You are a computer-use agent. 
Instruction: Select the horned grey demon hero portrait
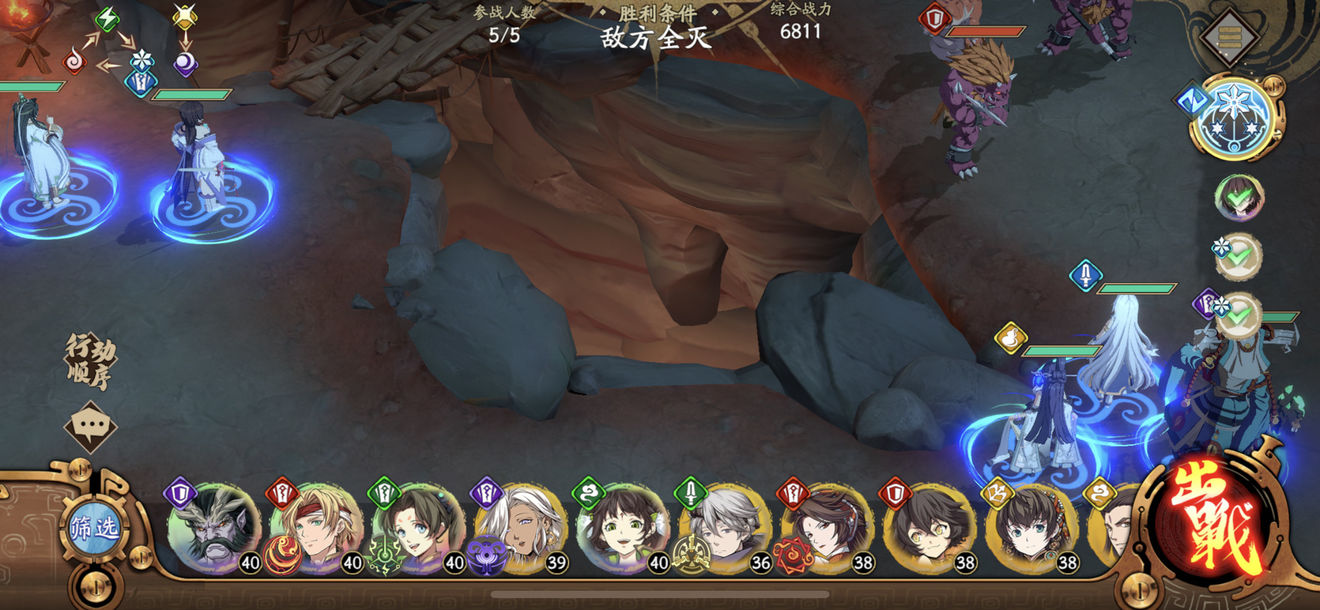[x=212, y=528]
